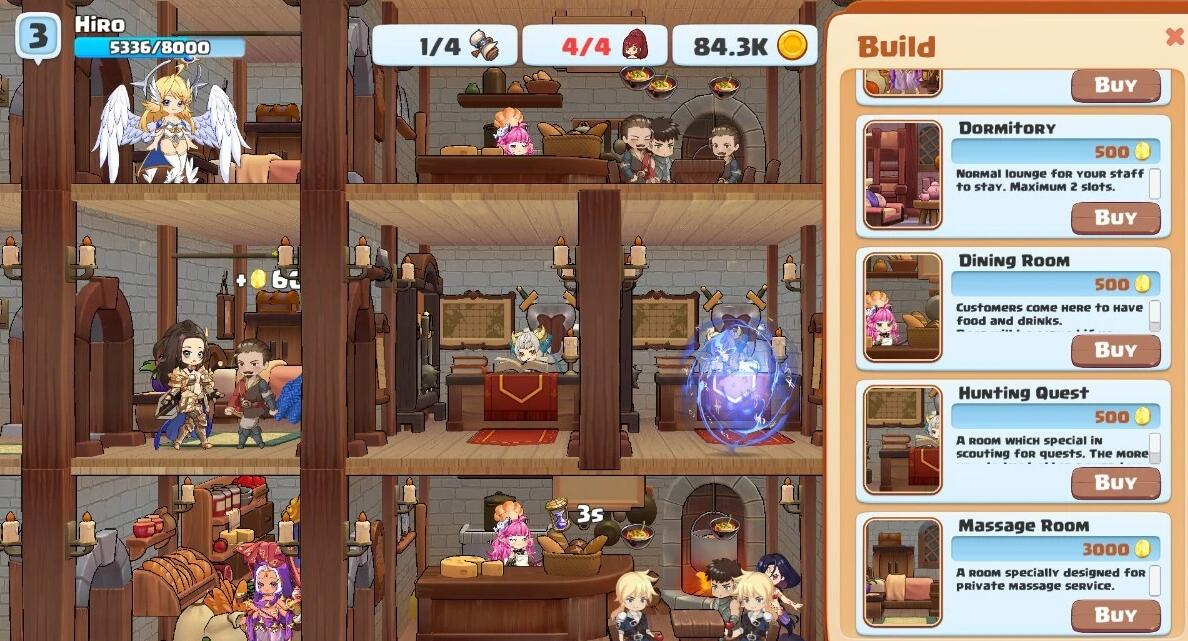Screen dimensions: 1188x641
Task: Select the Dormitory thumbnail
Action: coord(902,175)
